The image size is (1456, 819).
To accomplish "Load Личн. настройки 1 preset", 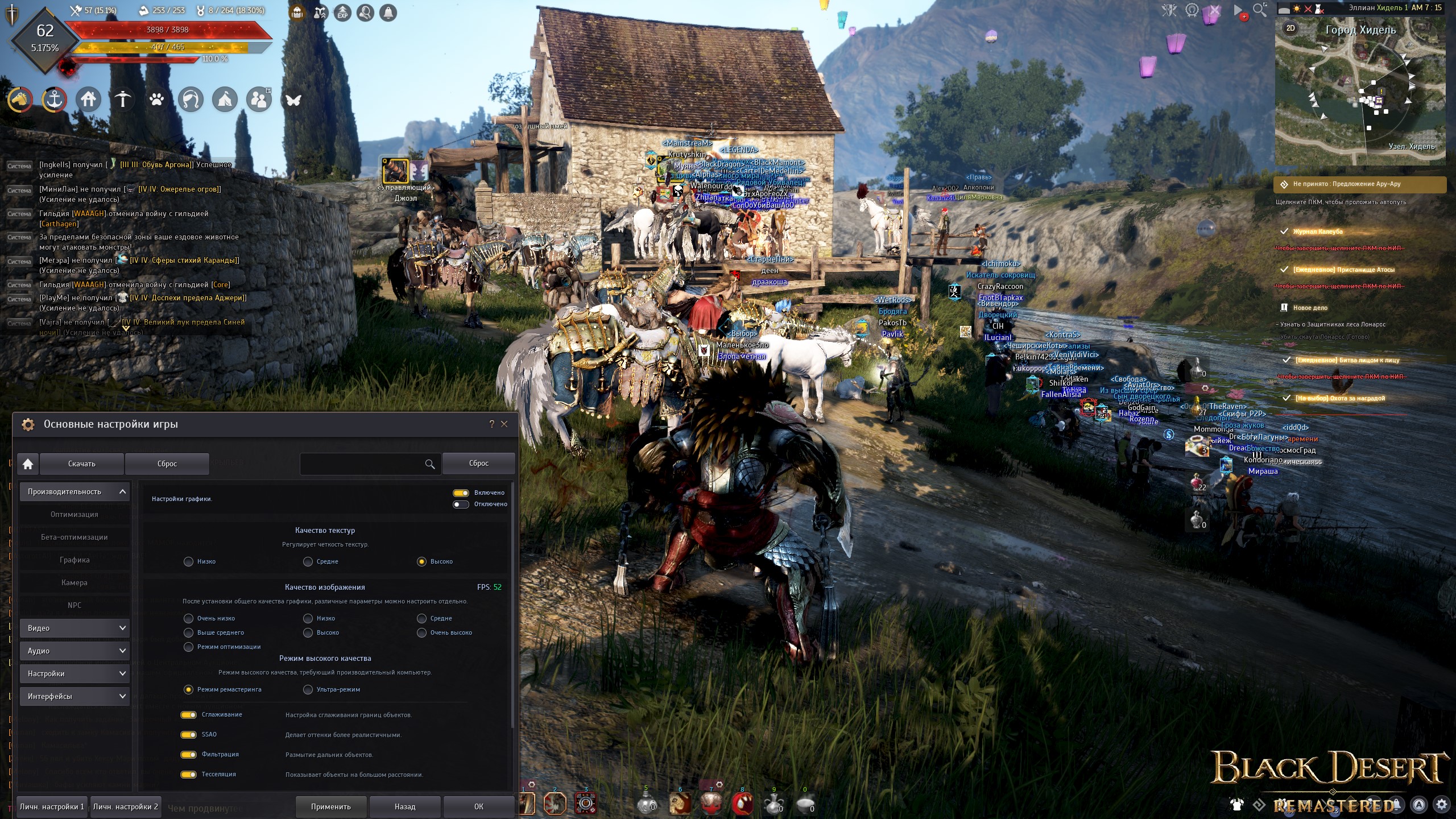I will [x=52, y=806].
